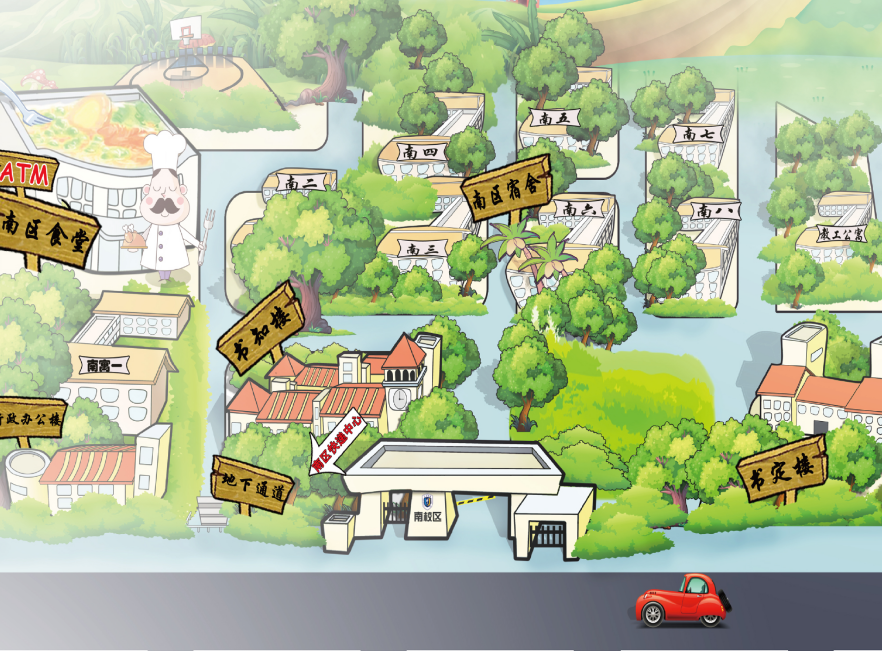Open the 教工公寓 building label
Image resolution: width=882 pixels, height=651 pixels.
[832, 235]
